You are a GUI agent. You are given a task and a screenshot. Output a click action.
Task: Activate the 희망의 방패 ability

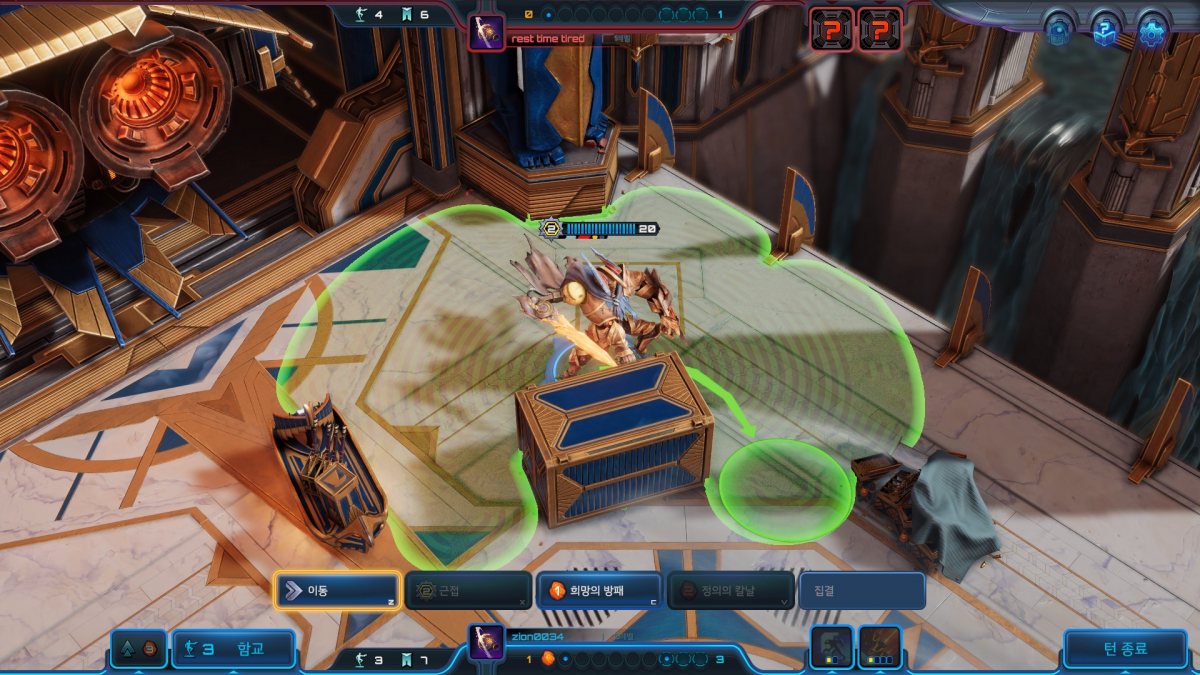coord(599,591)
